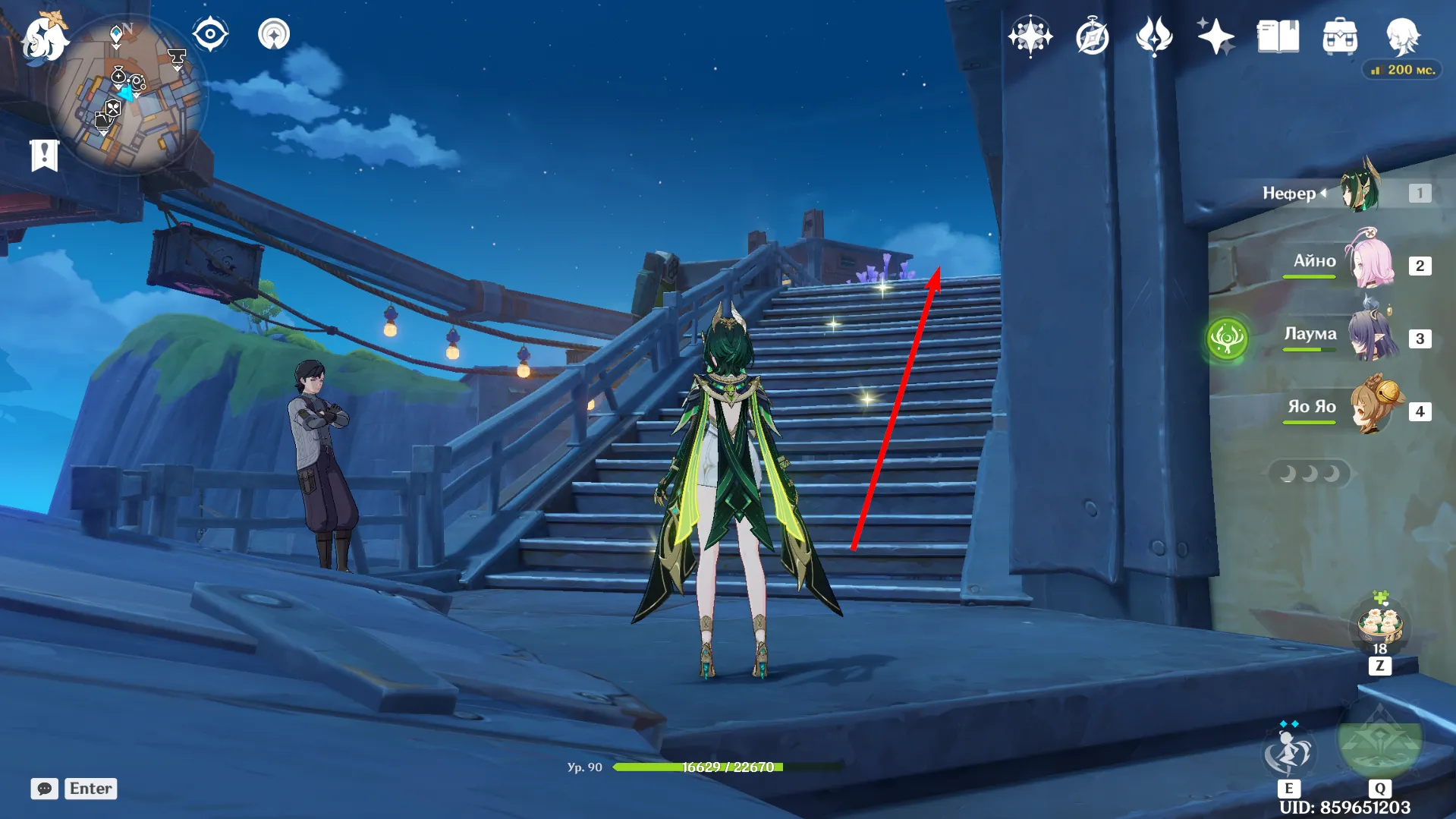The height and width of the screenshot is (819, 1456).
Task: Activate the elemental skill icon
Action: (1288, 751)
